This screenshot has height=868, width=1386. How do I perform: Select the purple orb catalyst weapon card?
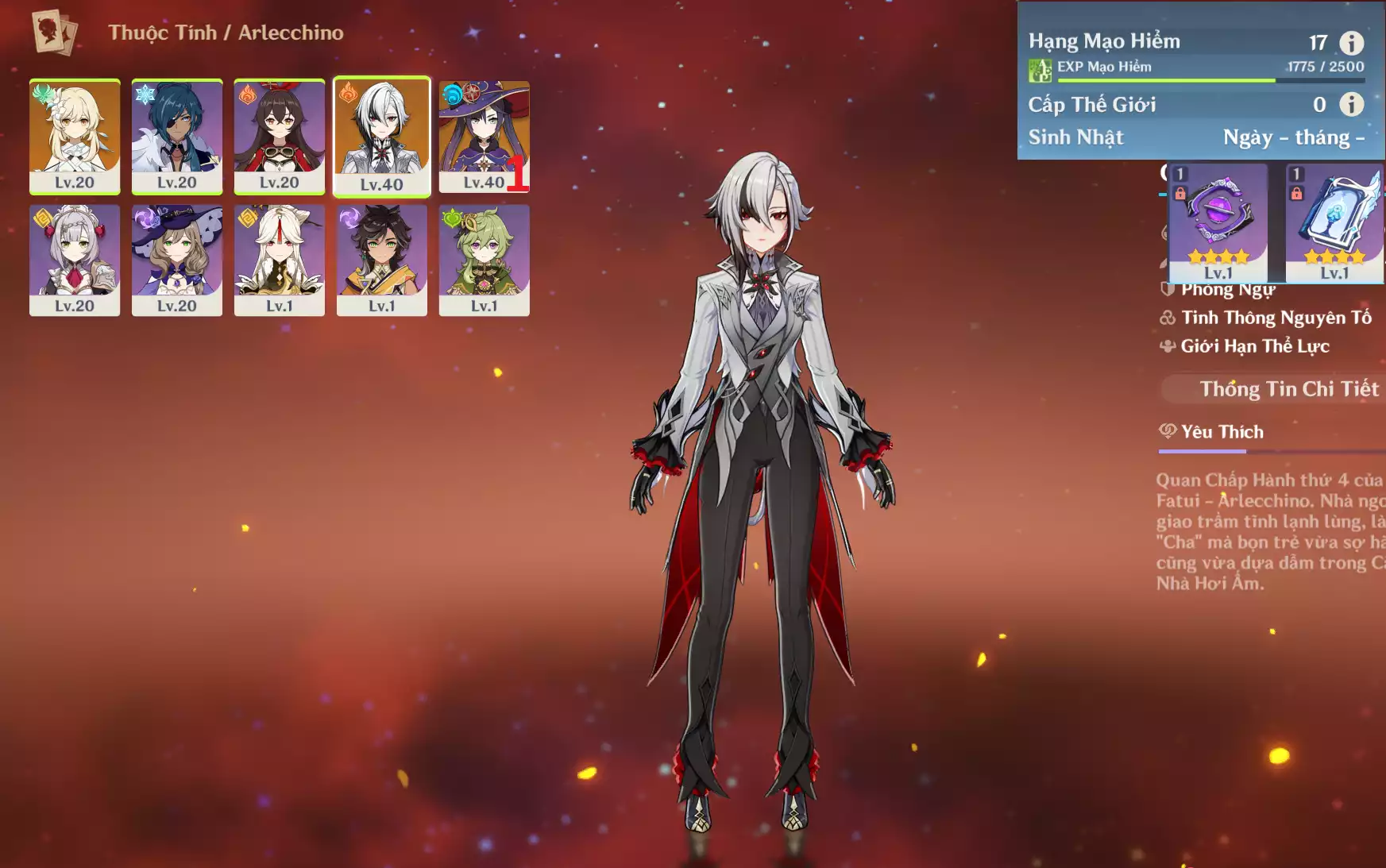(1218, 222)
